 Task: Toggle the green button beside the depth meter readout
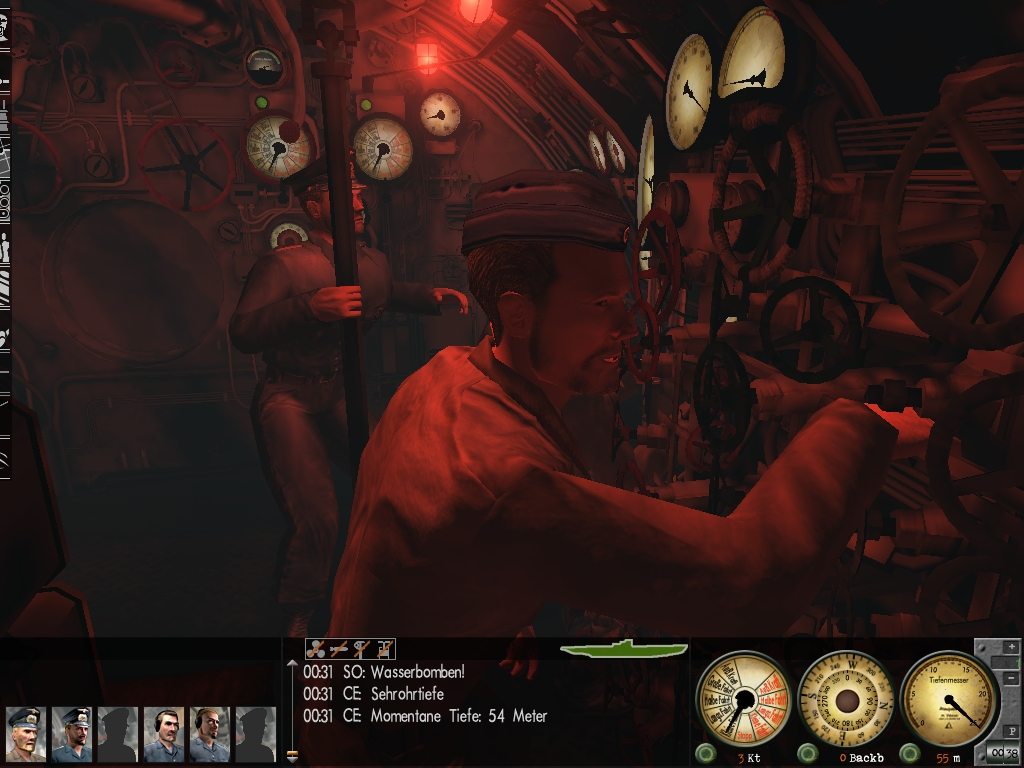point(909,752)
